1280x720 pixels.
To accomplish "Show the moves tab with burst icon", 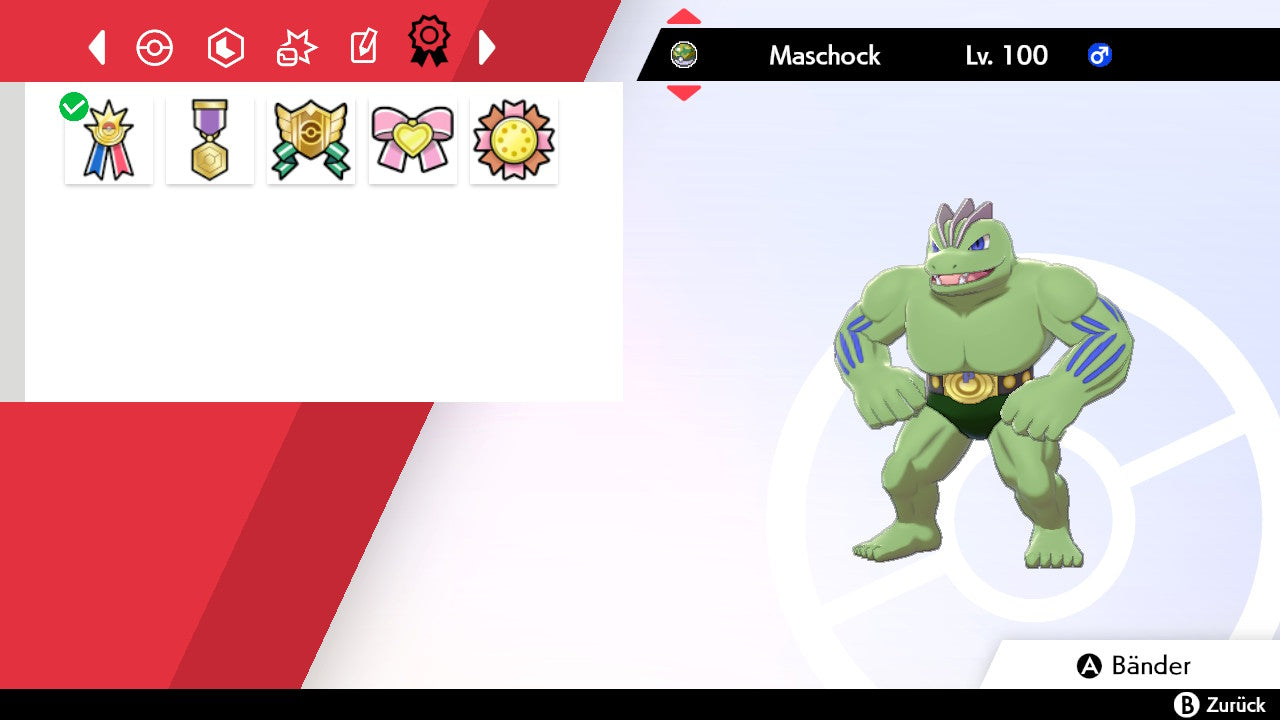I will point(295,48).
